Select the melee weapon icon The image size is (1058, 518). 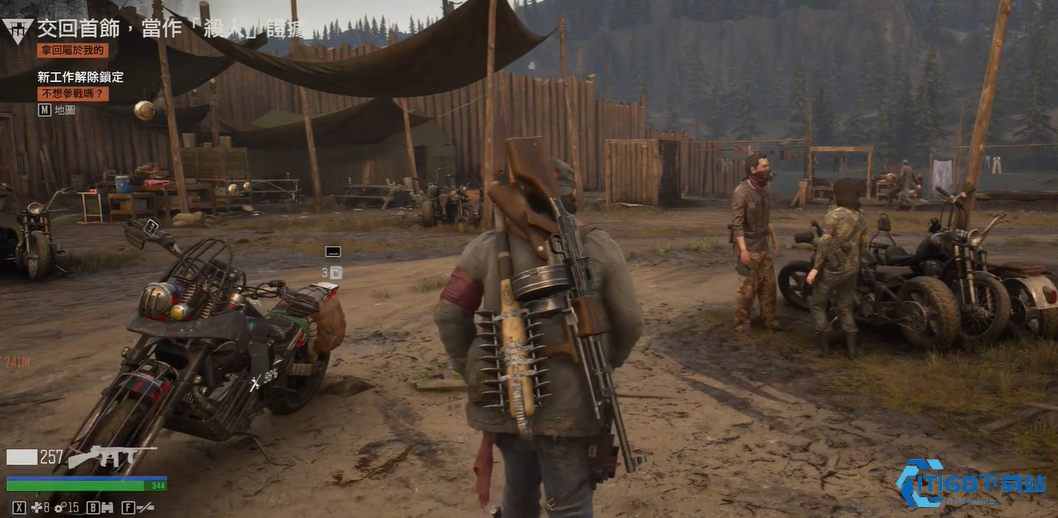click(x=145, y=507)
